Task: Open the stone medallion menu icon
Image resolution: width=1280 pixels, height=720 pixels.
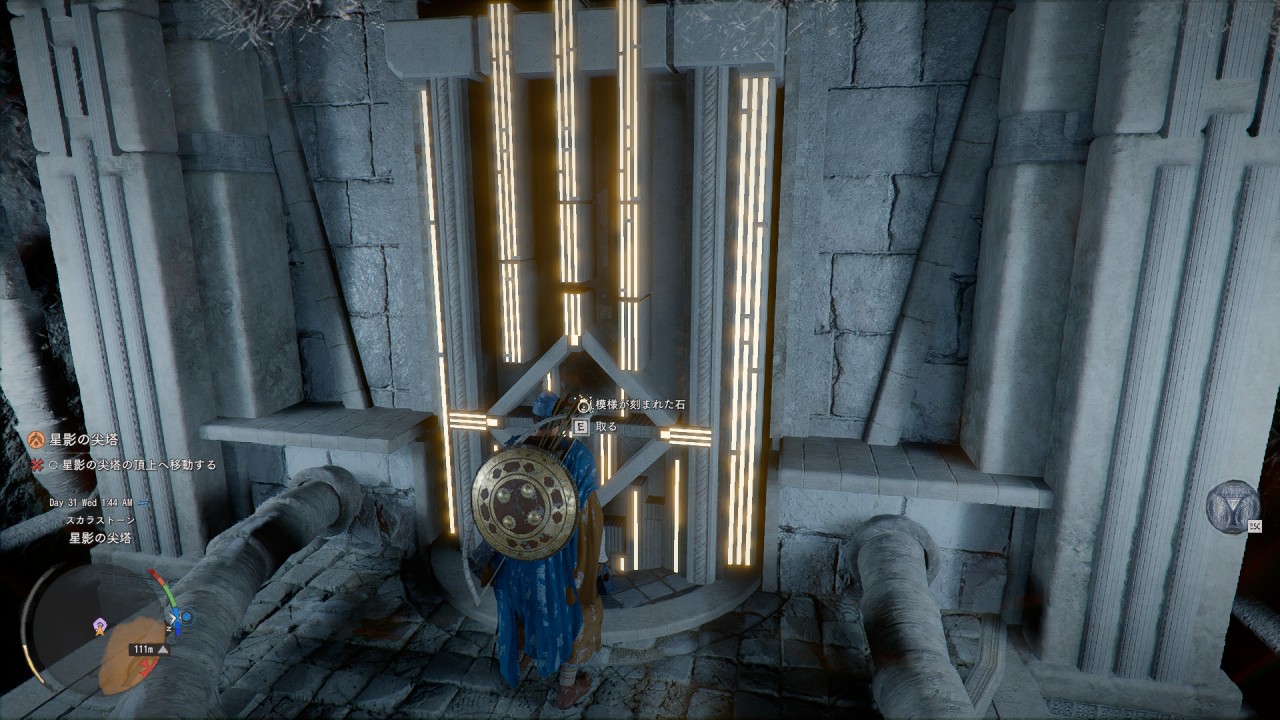Action: 1232,507
